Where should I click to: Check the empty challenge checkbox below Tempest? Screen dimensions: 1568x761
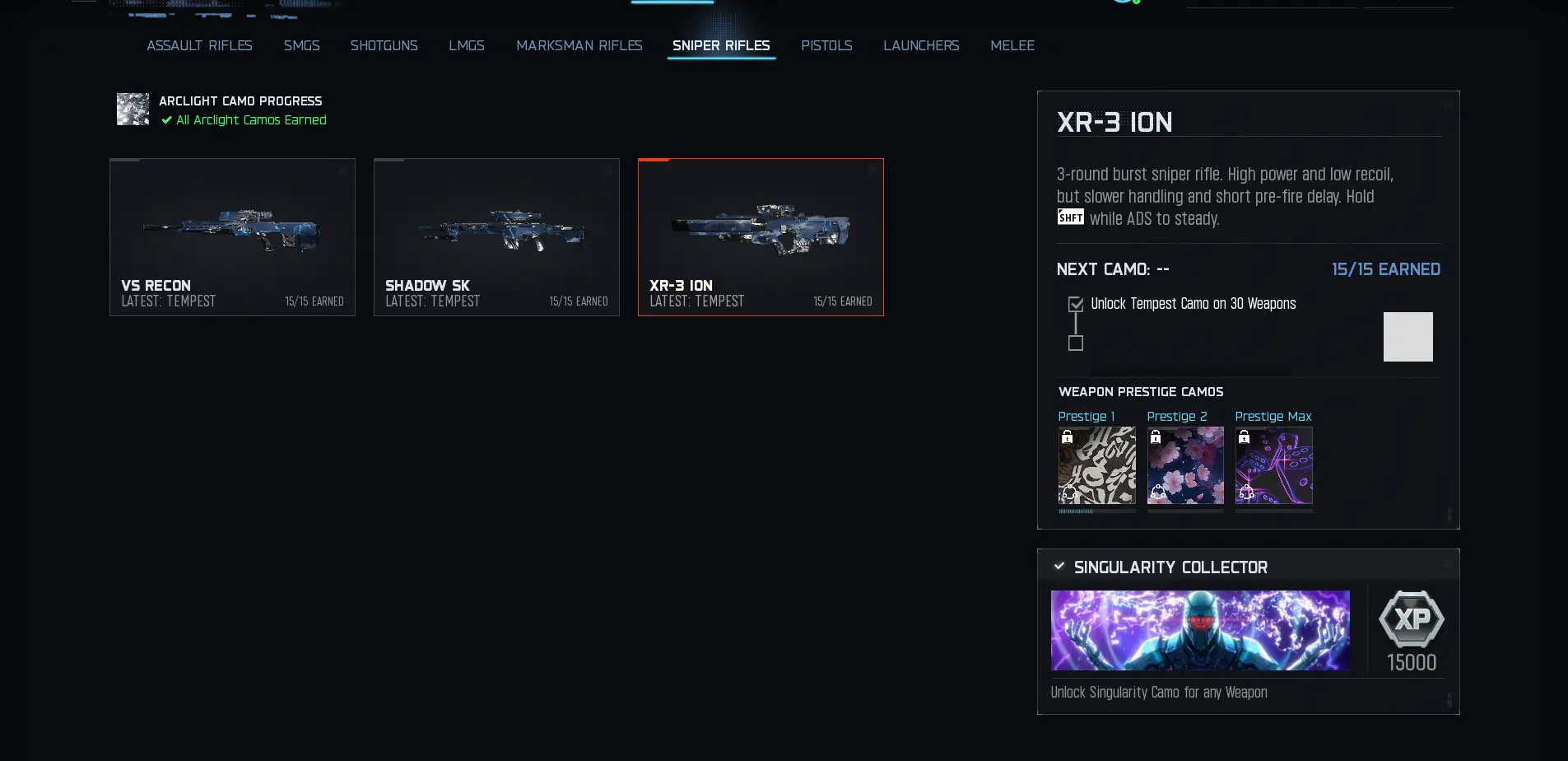(1075, 343)
